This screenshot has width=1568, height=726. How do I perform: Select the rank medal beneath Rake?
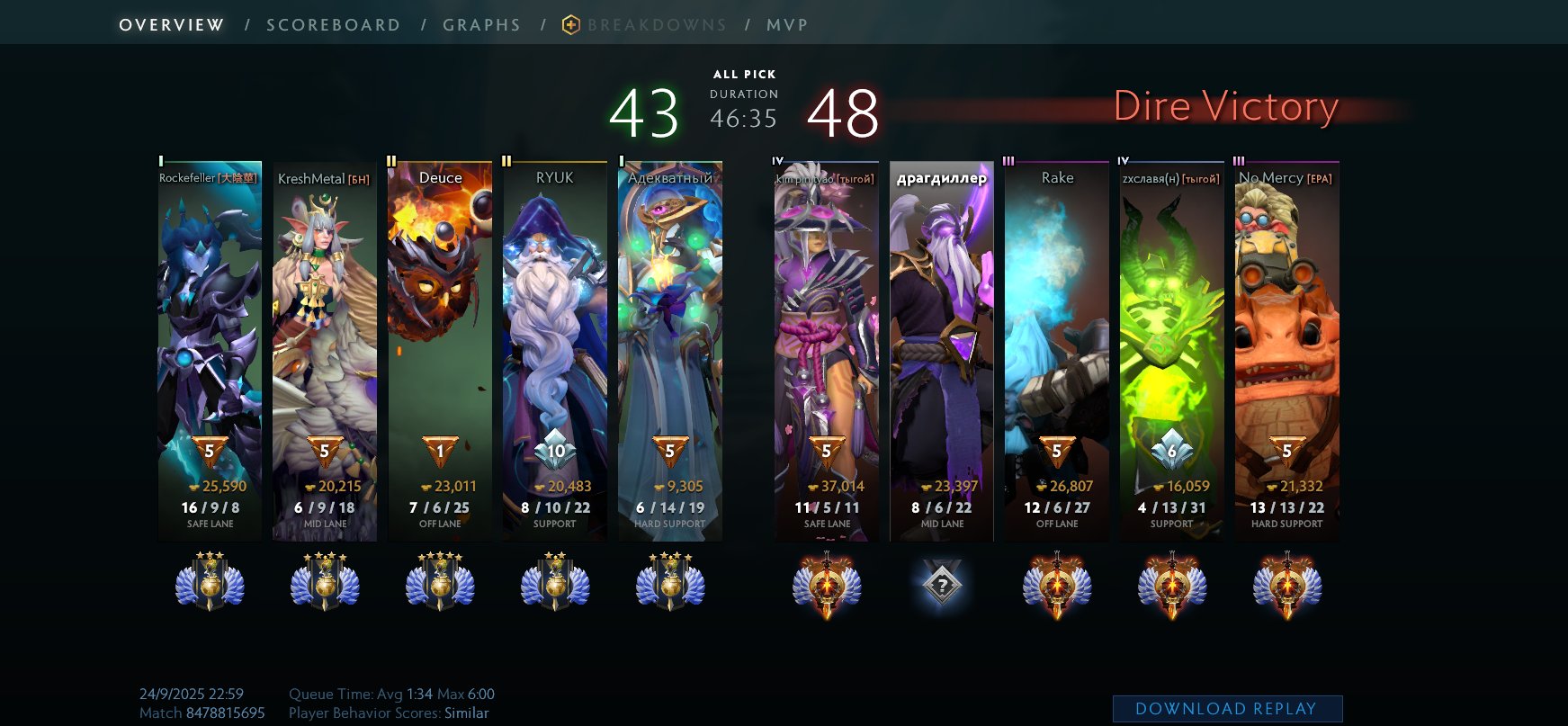coord(1055,583)
